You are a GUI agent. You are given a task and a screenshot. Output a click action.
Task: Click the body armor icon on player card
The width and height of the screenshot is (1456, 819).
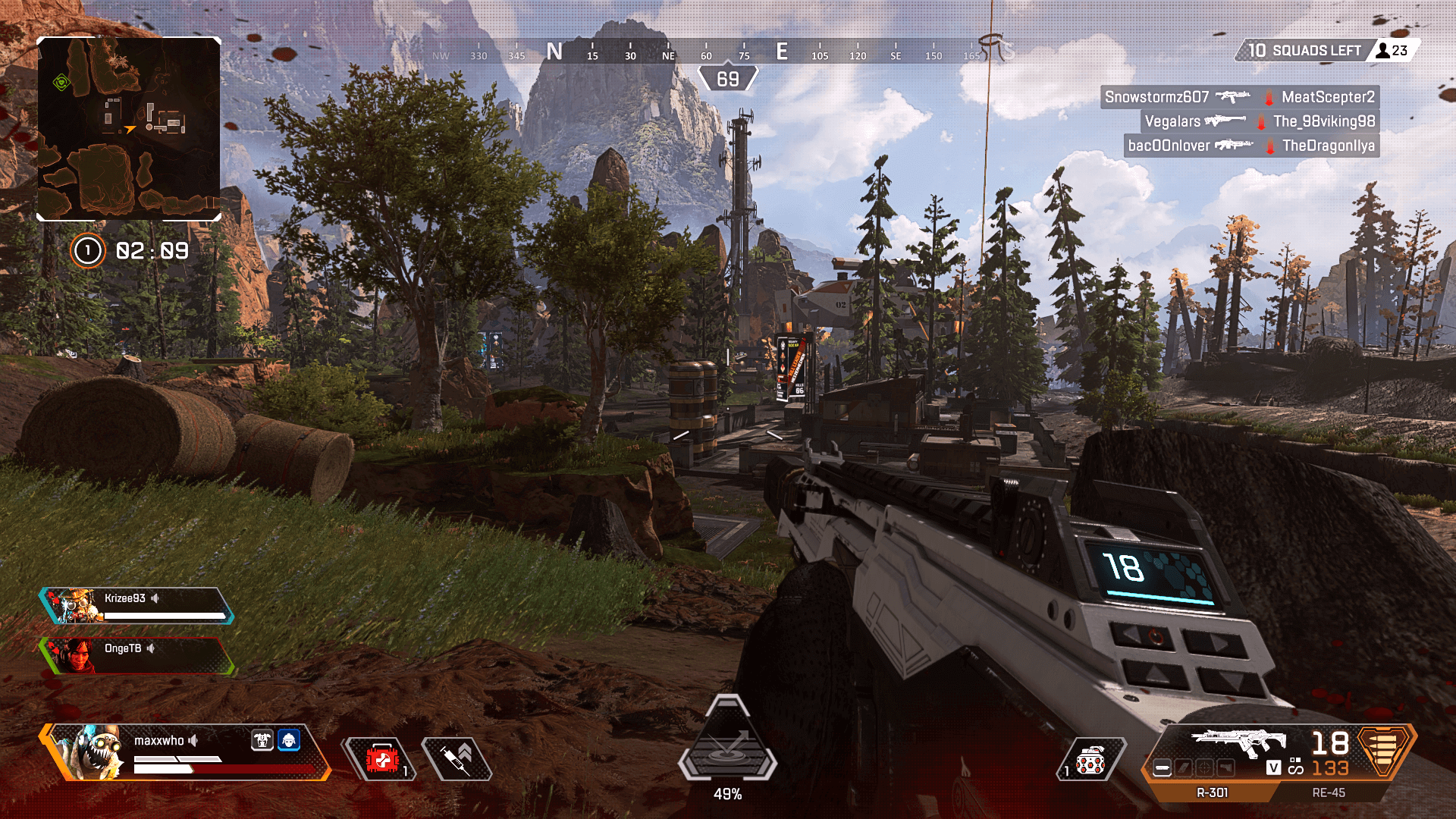[262, 740]
